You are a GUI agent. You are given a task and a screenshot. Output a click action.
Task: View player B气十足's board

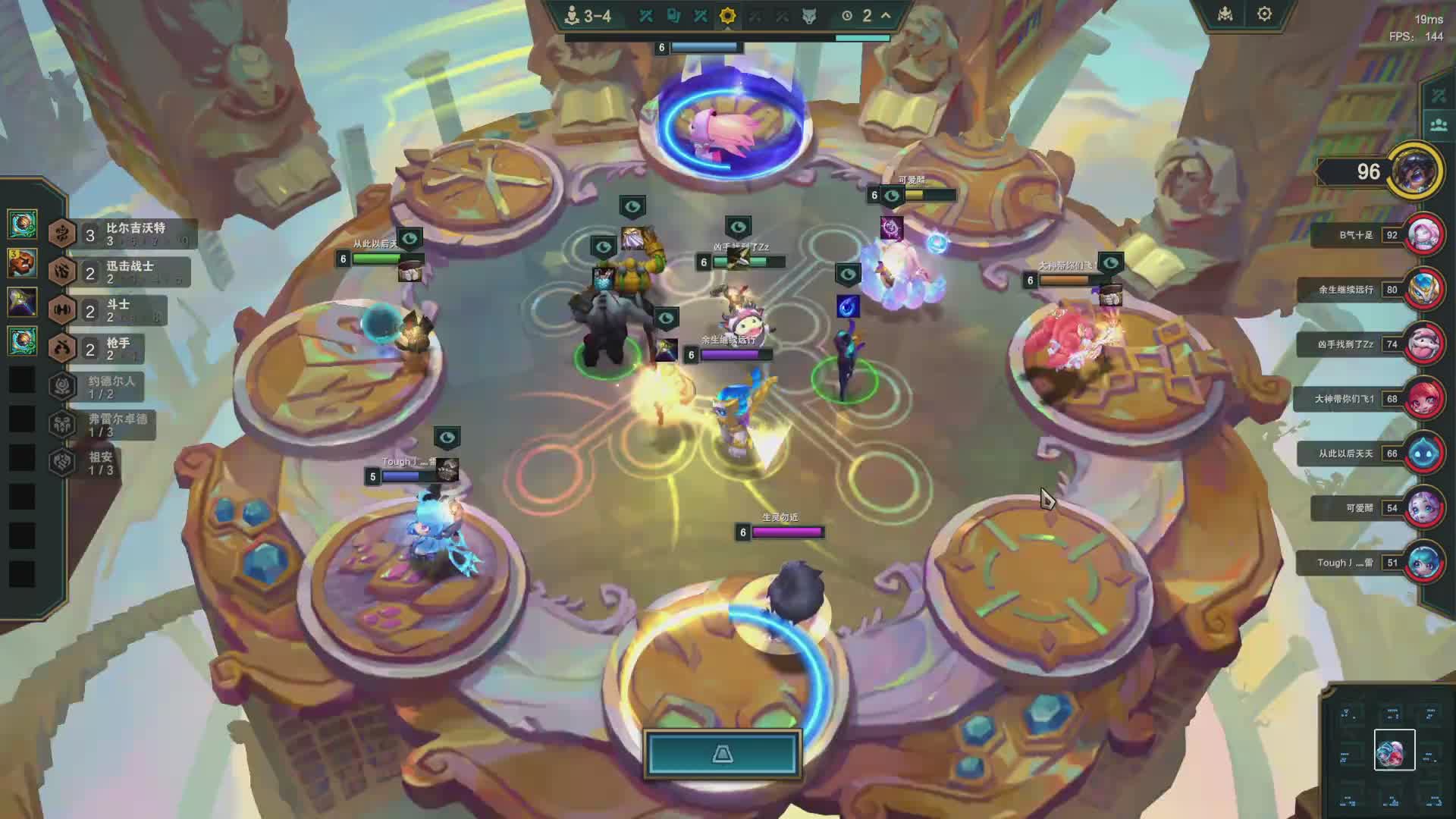(x=1424, y=235)
